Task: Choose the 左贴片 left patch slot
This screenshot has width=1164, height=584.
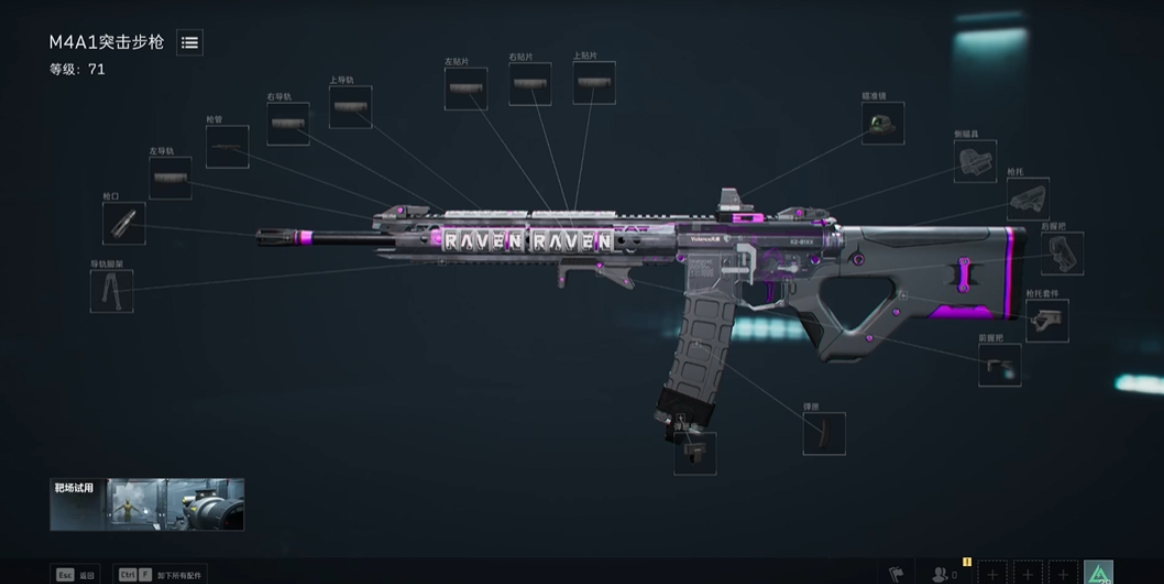Action: (x=466, y=89)
